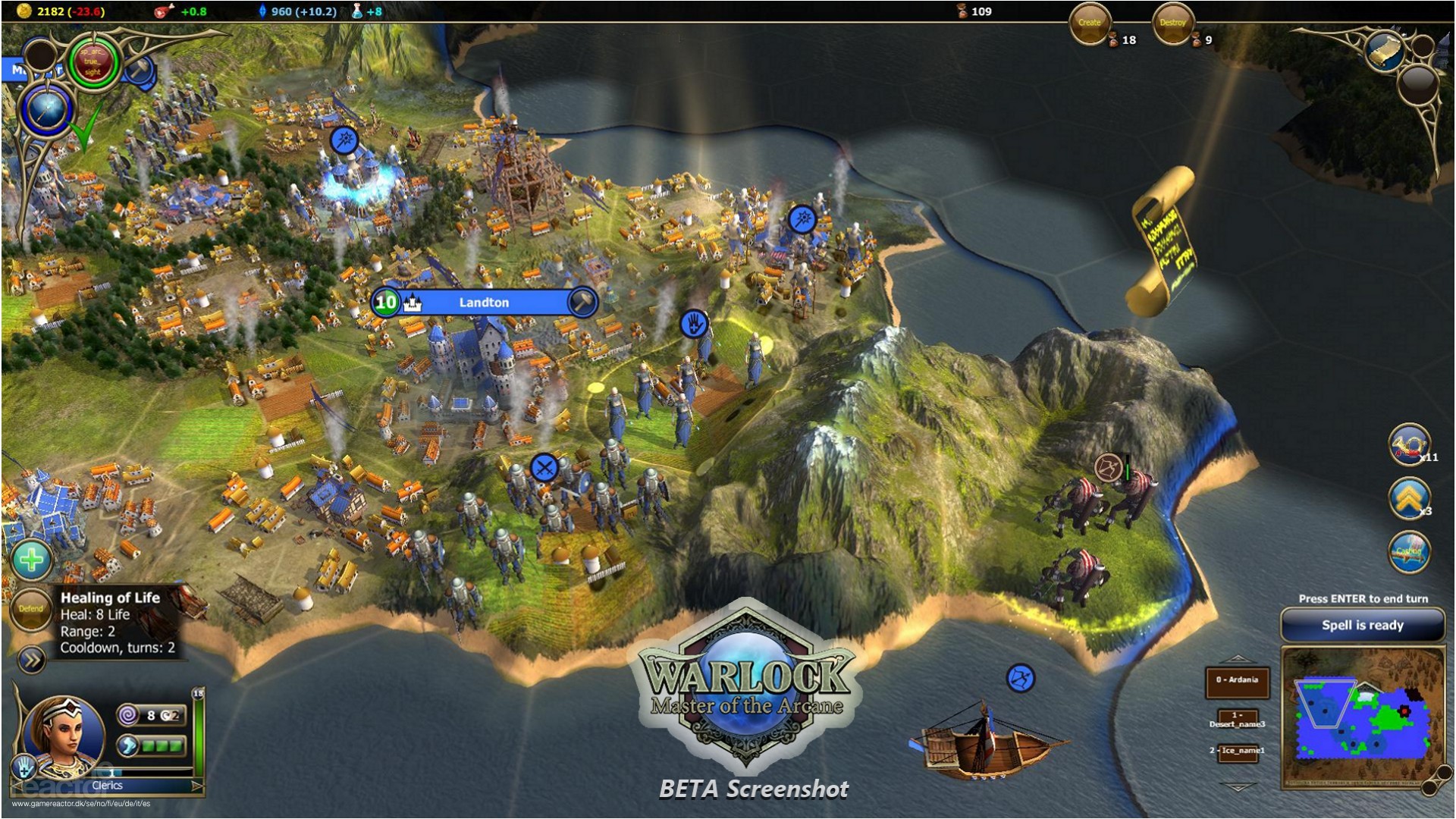Click the Spell is ready button

click(x=1362, y=626)
